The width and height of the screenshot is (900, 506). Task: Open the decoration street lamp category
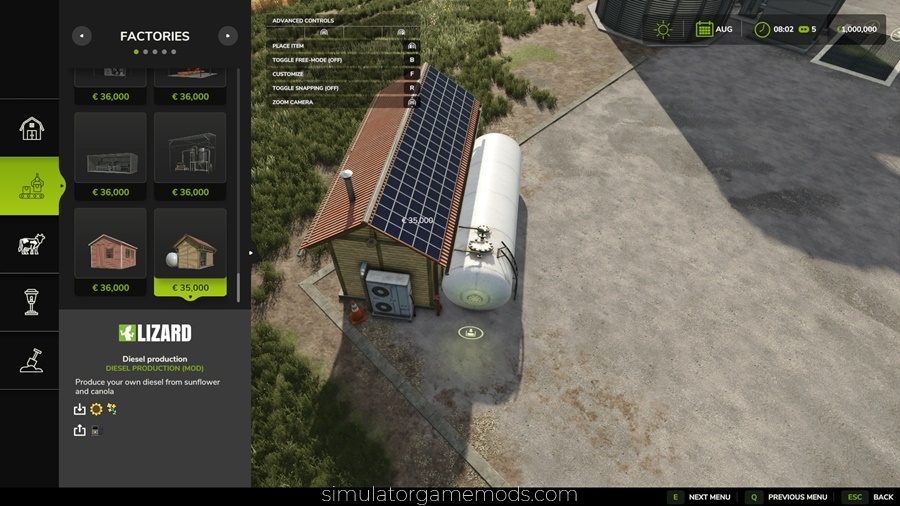click(x=32, y=302)
